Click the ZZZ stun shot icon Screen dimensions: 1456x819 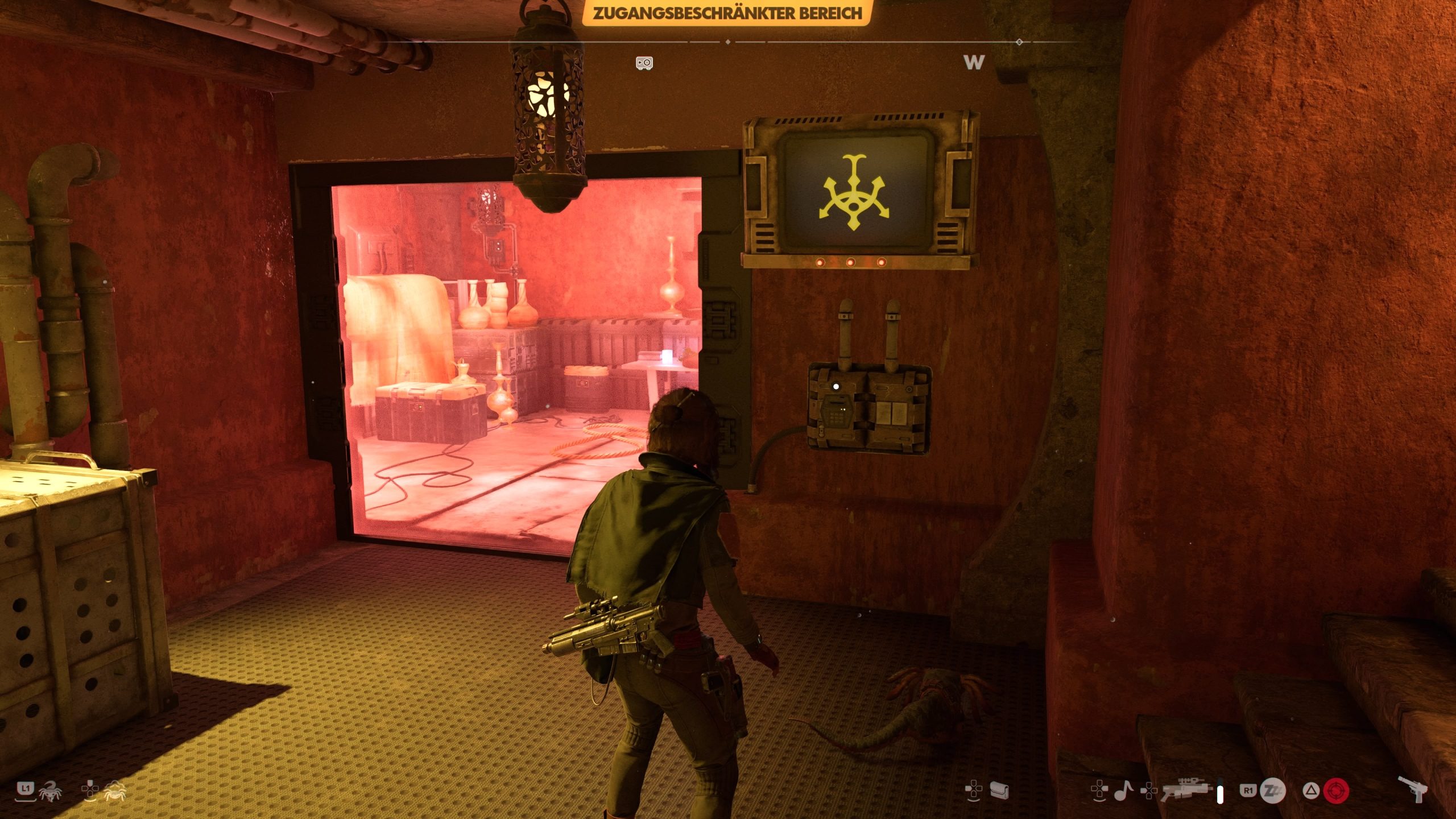(1272, 791)
